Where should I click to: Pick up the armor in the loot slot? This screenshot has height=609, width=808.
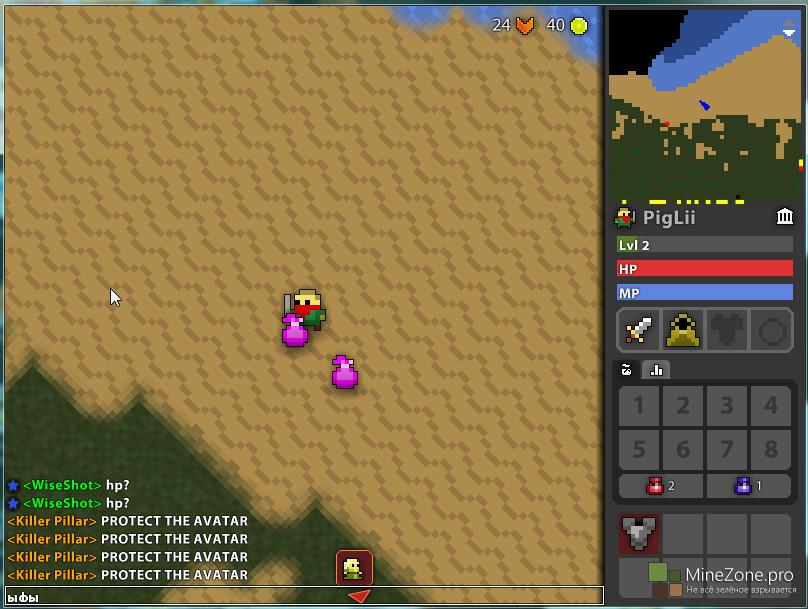[x=638, y=534]
